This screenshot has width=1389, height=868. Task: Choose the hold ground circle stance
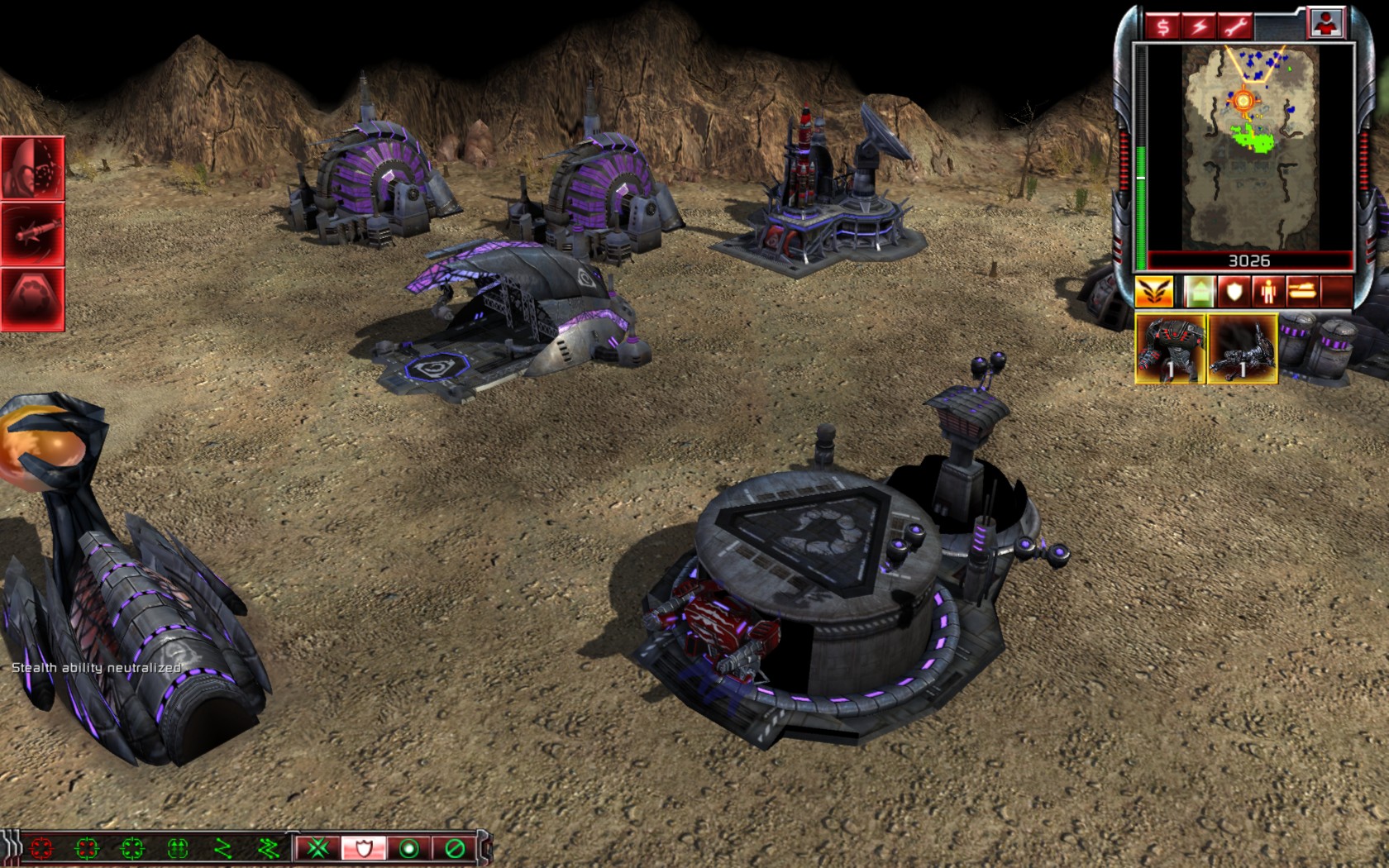408,848
